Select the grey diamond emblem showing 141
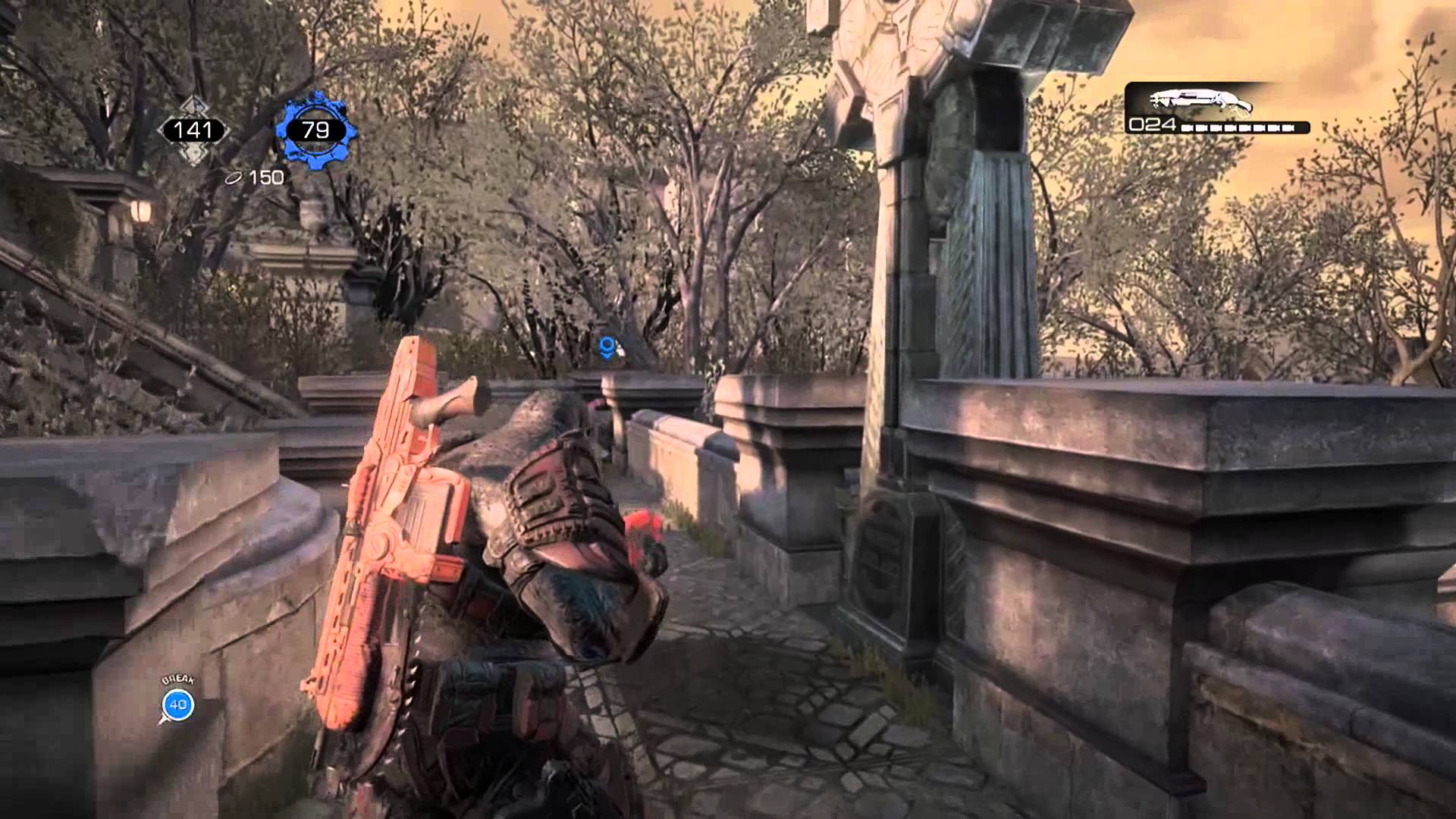The image size is (1456, 819). pos(193,130)
